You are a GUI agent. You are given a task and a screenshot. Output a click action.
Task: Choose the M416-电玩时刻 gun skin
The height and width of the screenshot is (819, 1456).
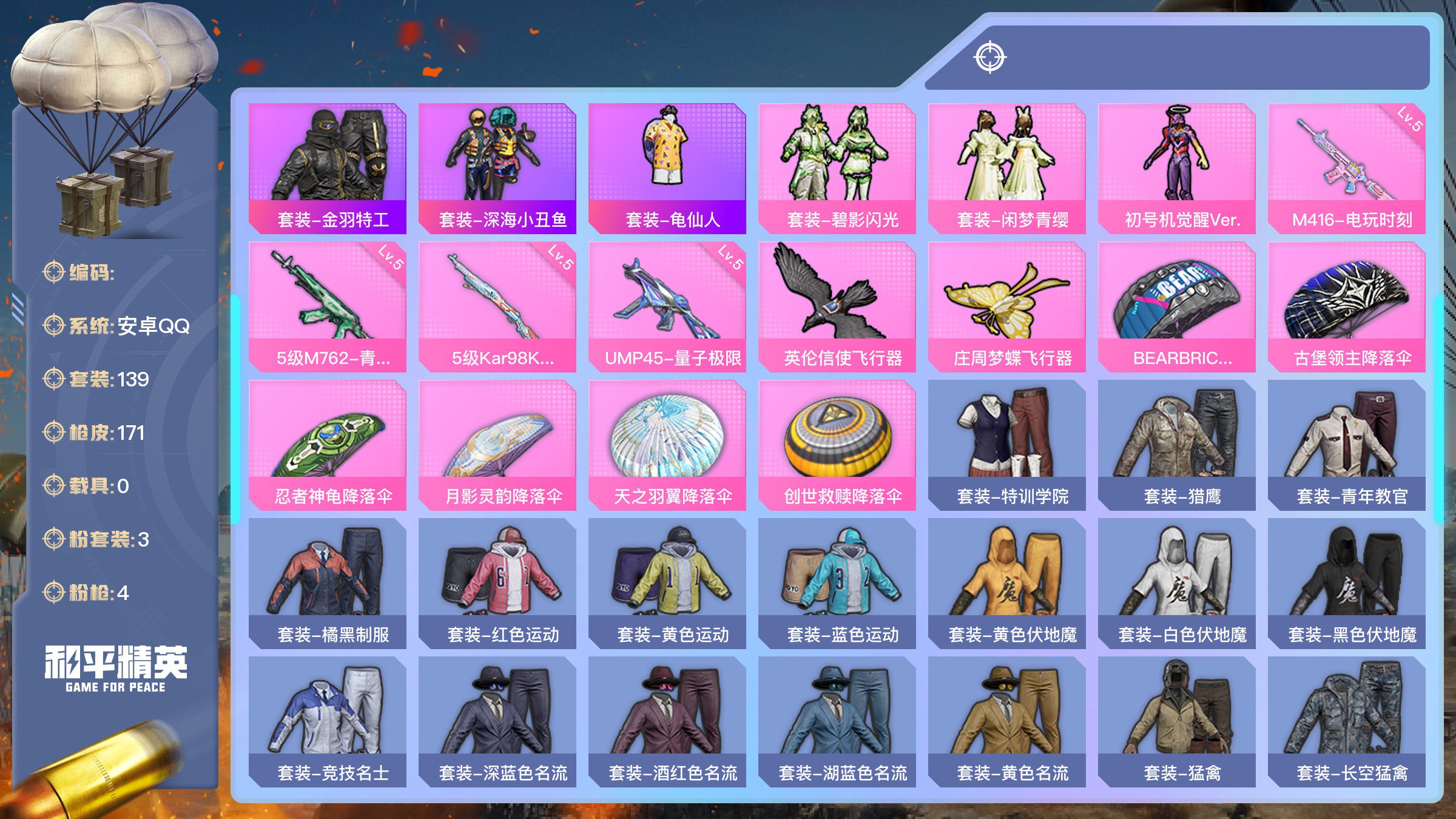tap(1347, 168)
